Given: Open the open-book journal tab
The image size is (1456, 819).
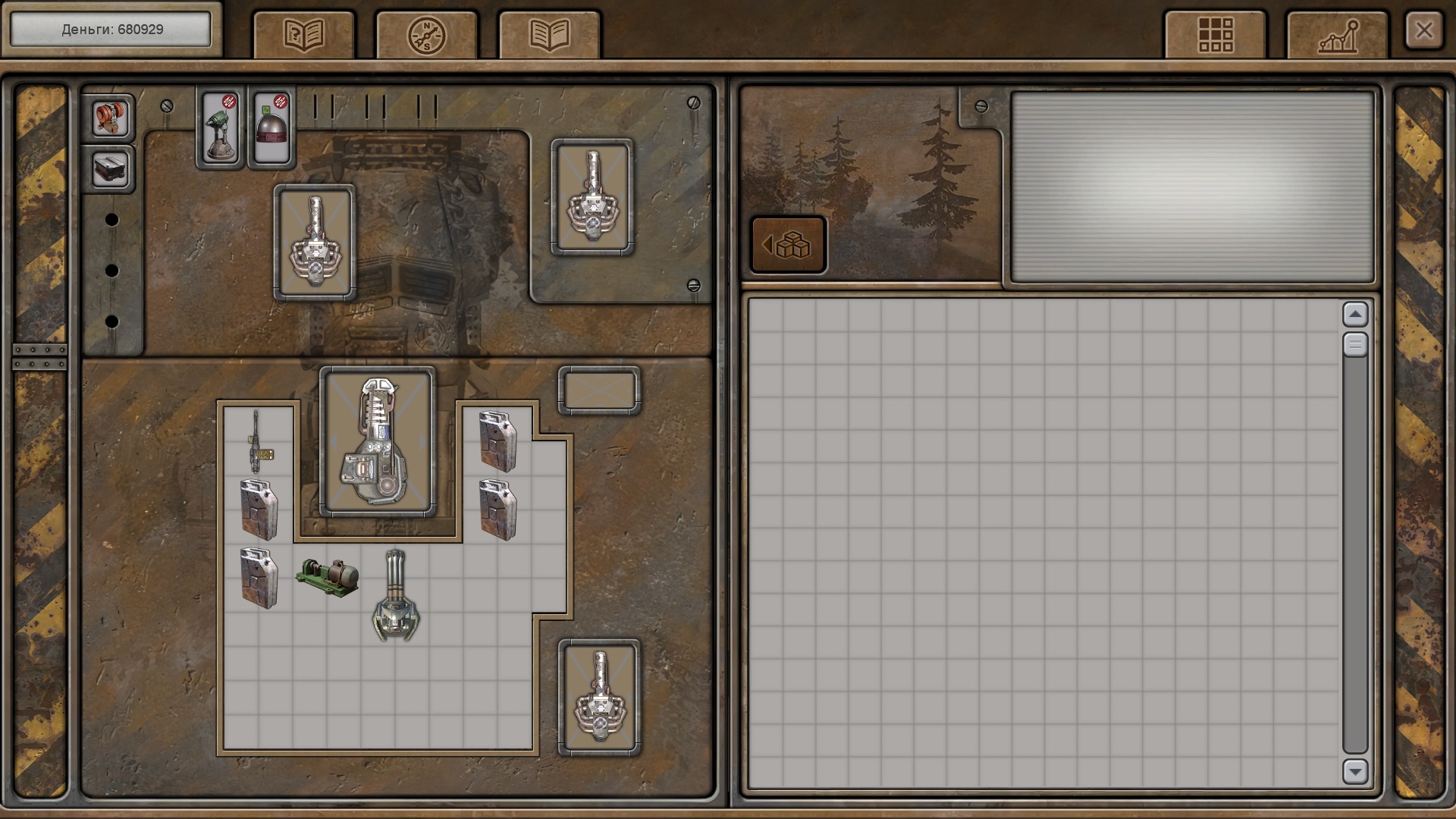Looking at the screenshot, I should coord(549,35).
